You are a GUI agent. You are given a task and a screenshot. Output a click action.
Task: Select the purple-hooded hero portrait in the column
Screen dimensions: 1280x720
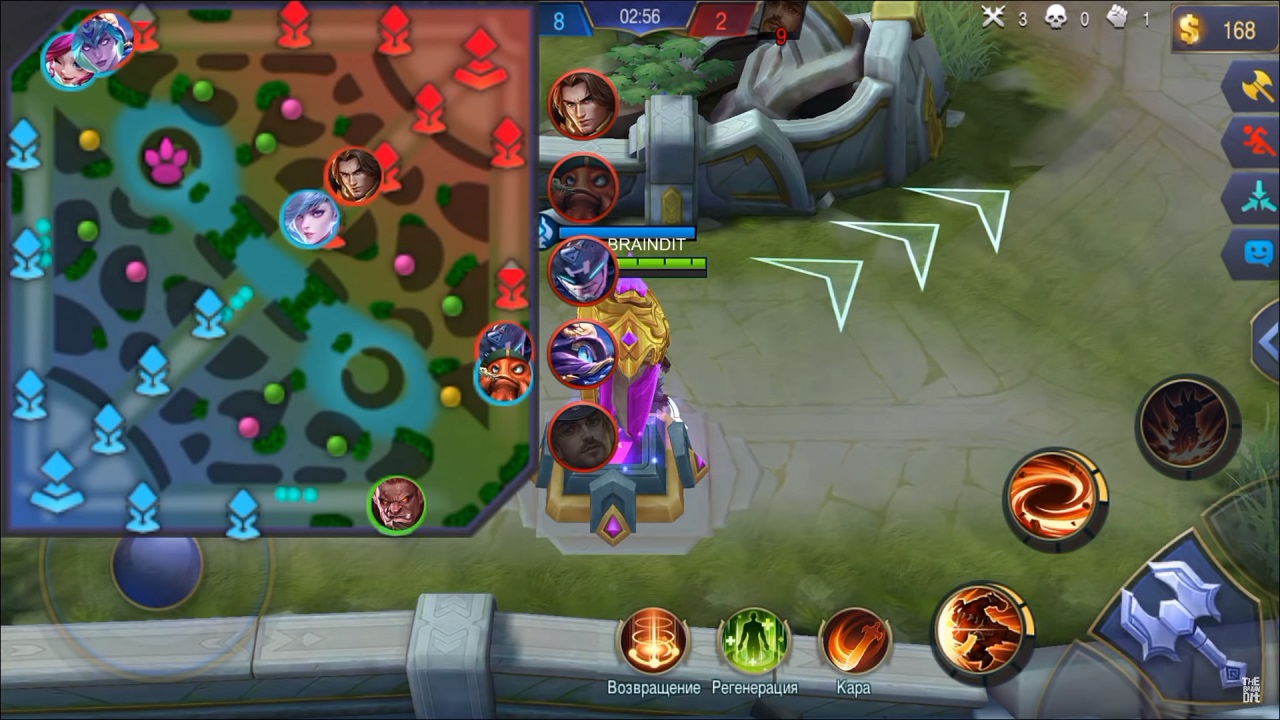[x=583, y=354]
